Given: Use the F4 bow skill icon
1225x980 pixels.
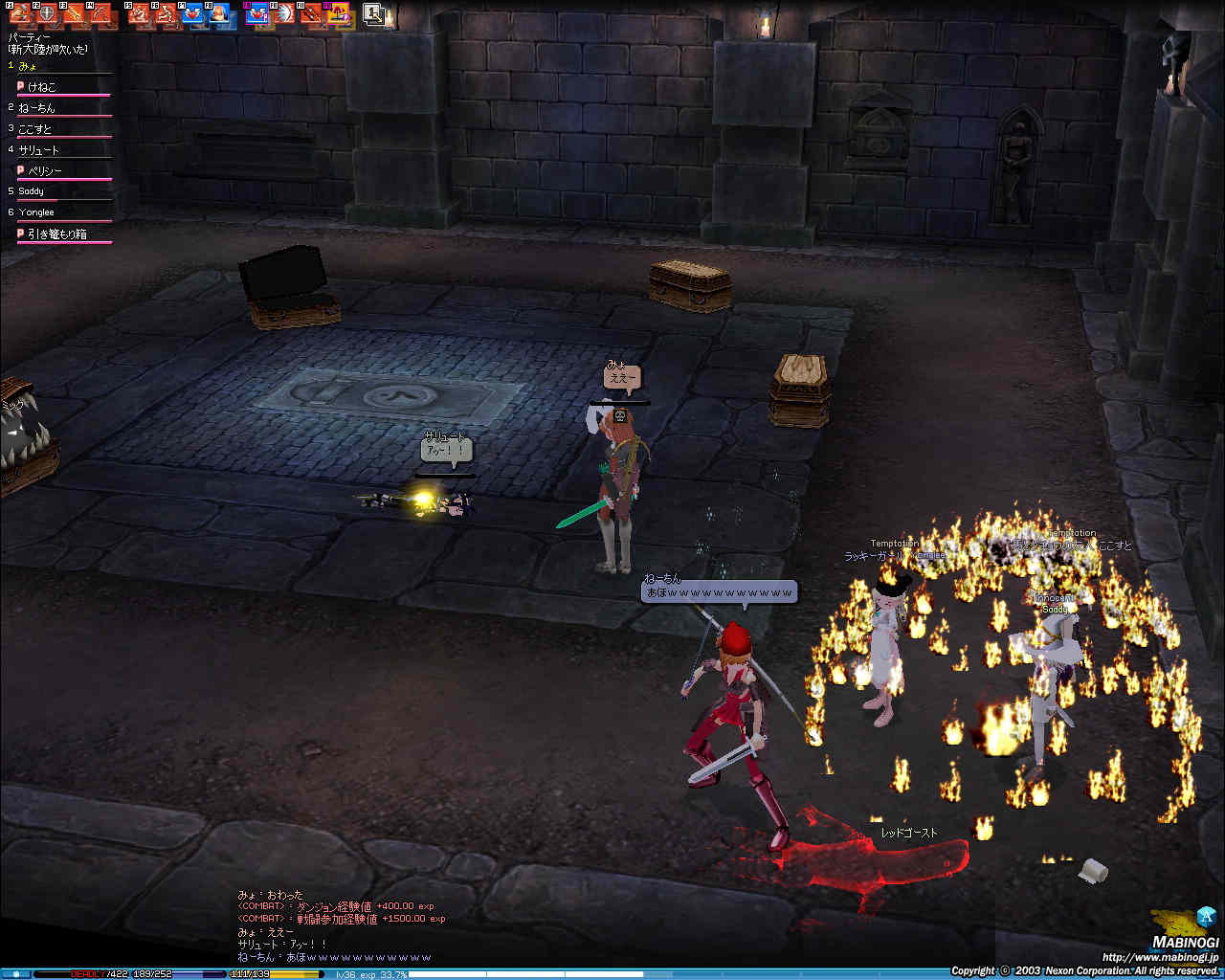Looking at the screenshot, I should 101,13.
